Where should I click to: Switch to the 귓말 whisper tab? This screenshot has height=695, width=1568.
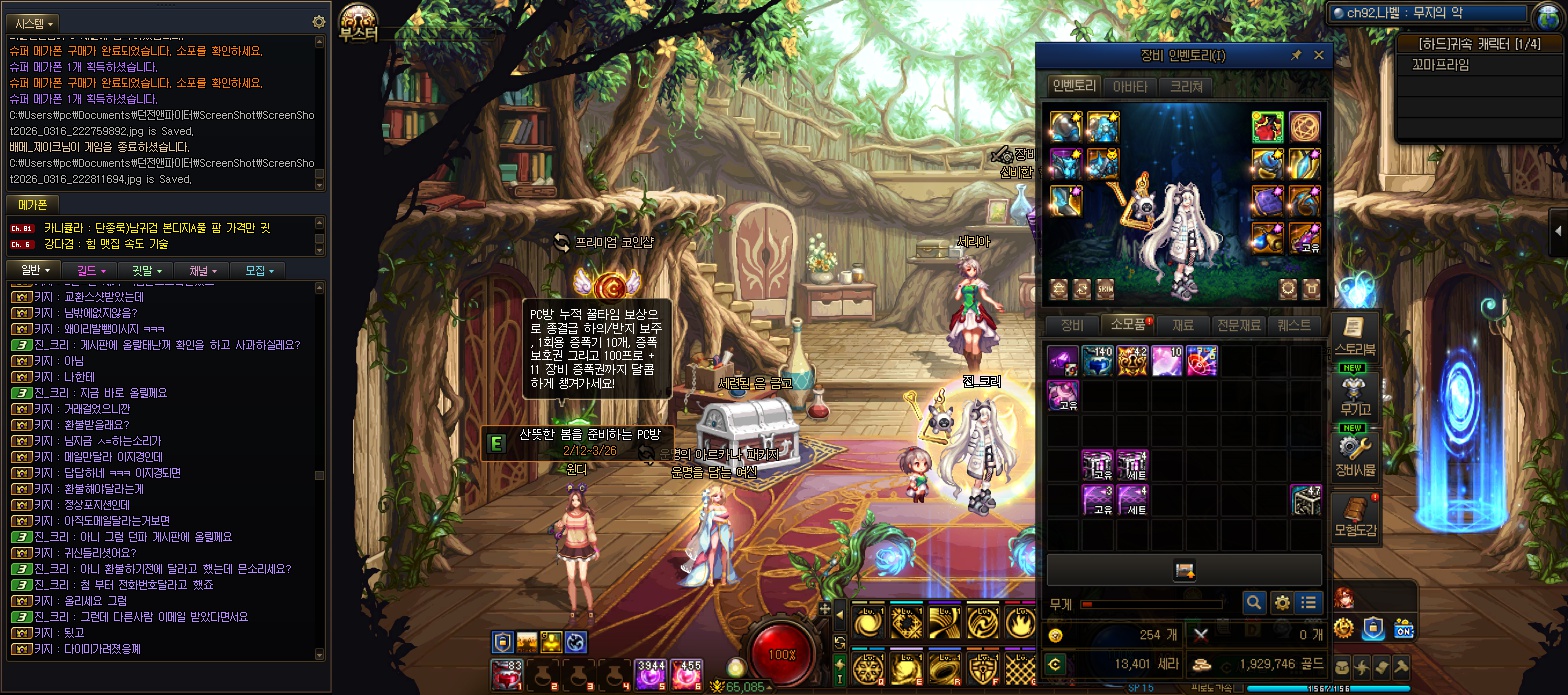click(x=146, y=270)
